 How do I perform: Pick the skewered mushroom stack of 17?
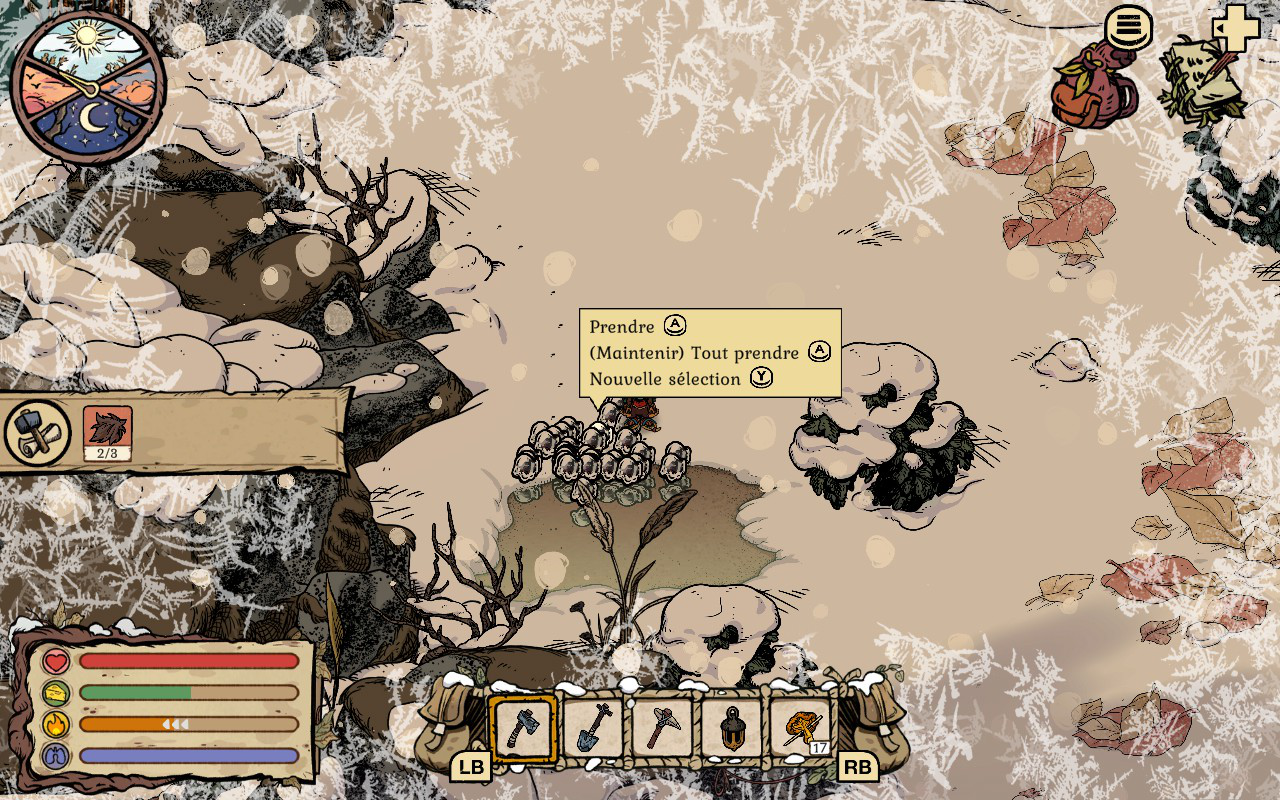tap(802, 728)
